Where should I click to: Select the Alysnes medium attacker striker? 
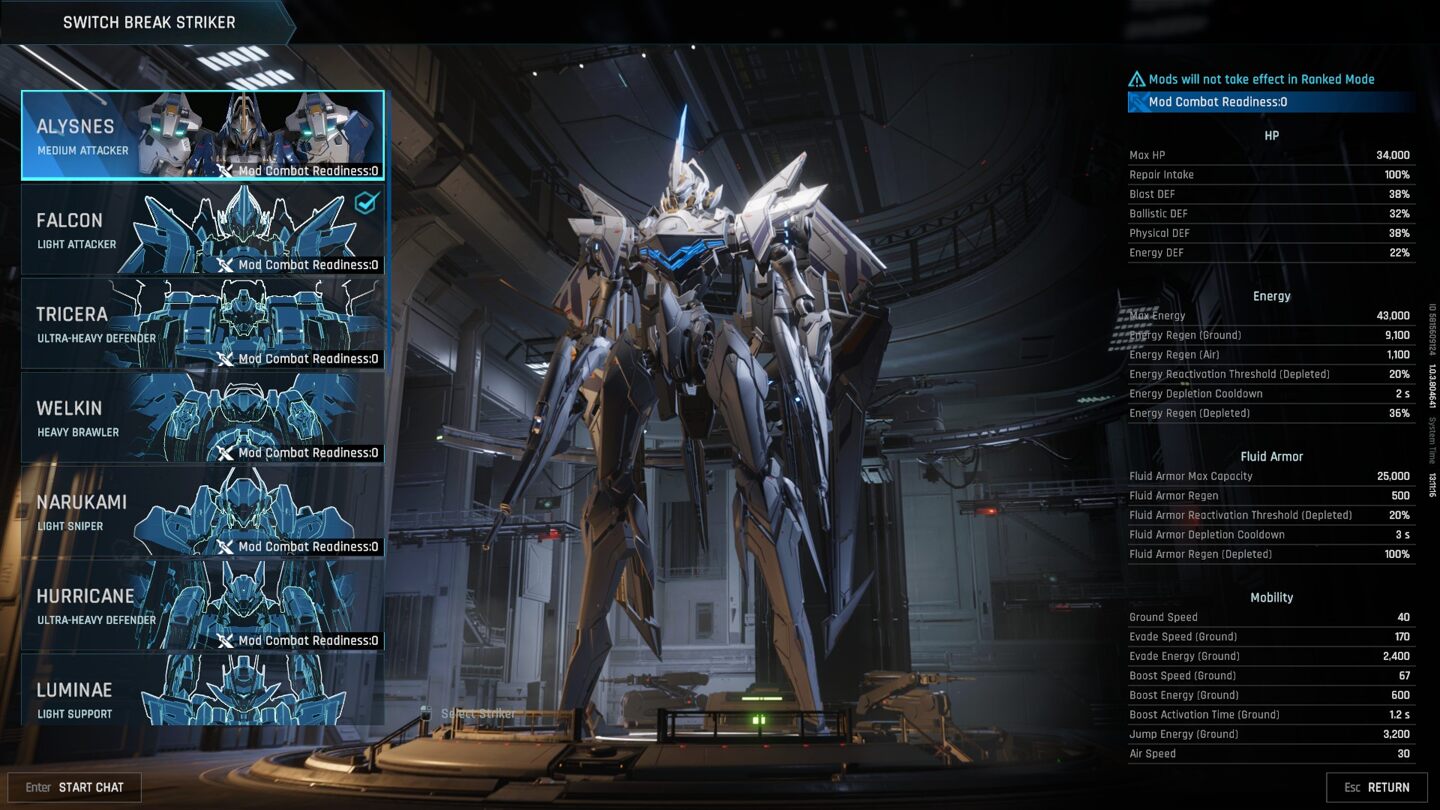click(x=202, y=135)
